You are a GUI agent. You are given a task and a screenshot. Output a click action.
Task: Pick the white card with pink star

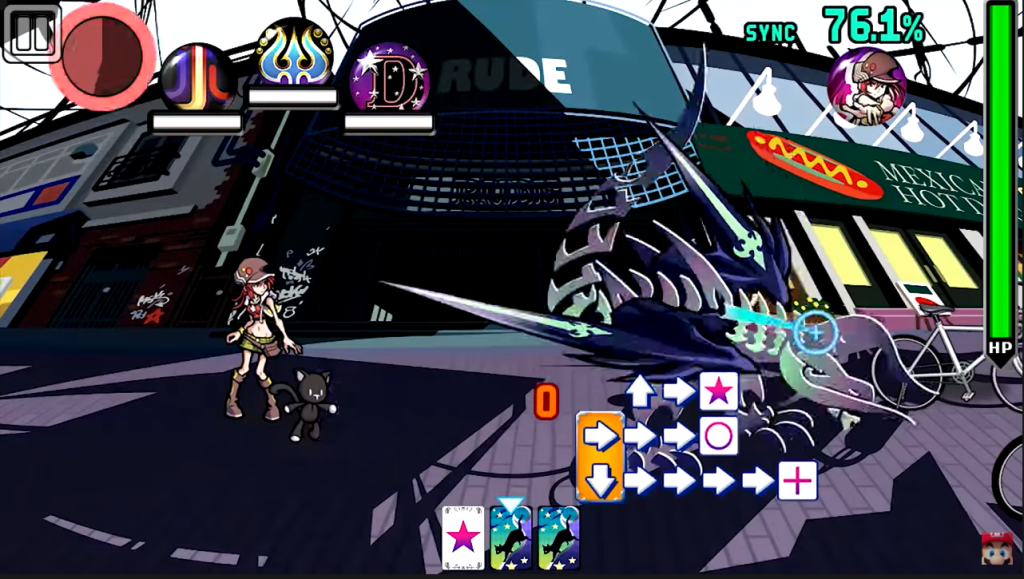point(463,538)
